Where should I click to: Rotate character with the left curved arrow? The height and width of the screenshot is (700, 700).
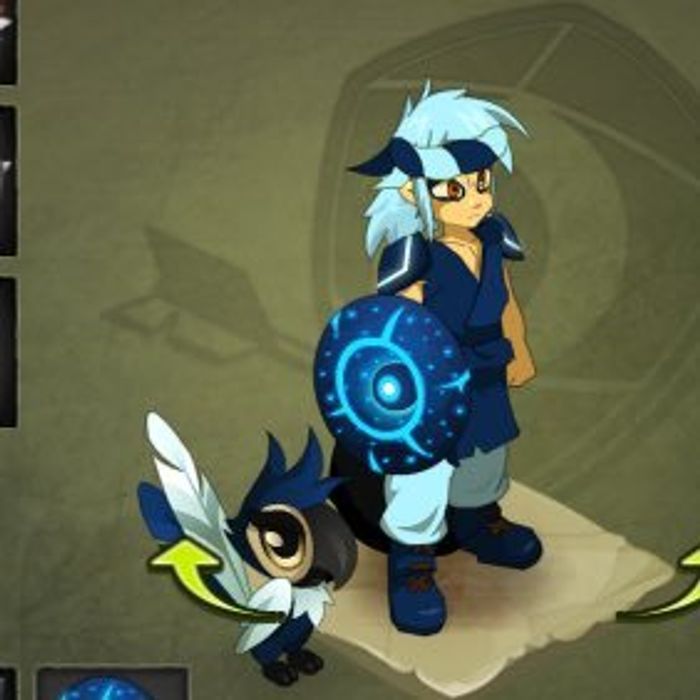tap(190, 572)
